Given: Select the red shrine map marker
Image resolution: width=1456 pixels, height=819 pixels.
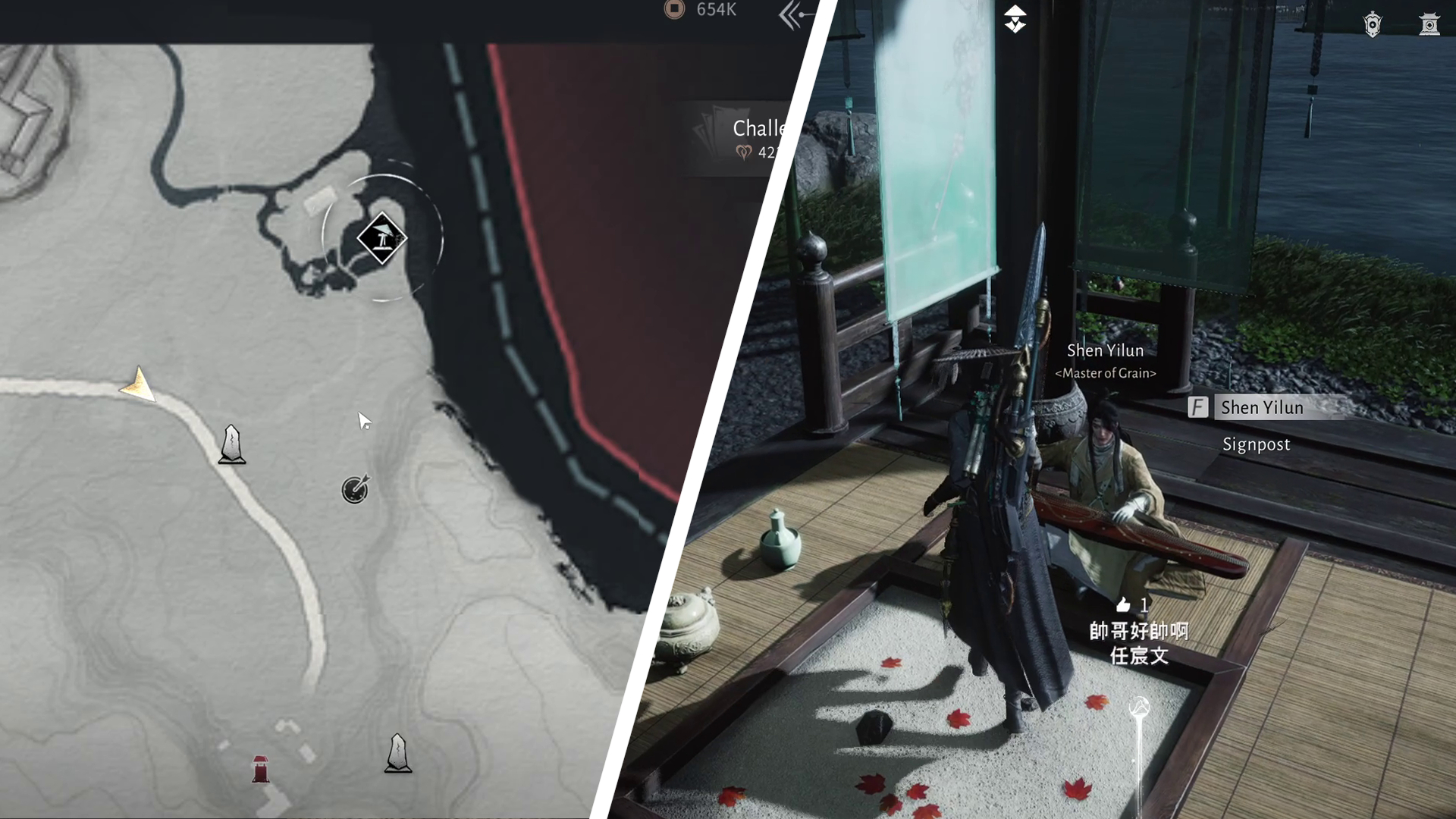Looking at the screenshot, I should tap(260, 768).
